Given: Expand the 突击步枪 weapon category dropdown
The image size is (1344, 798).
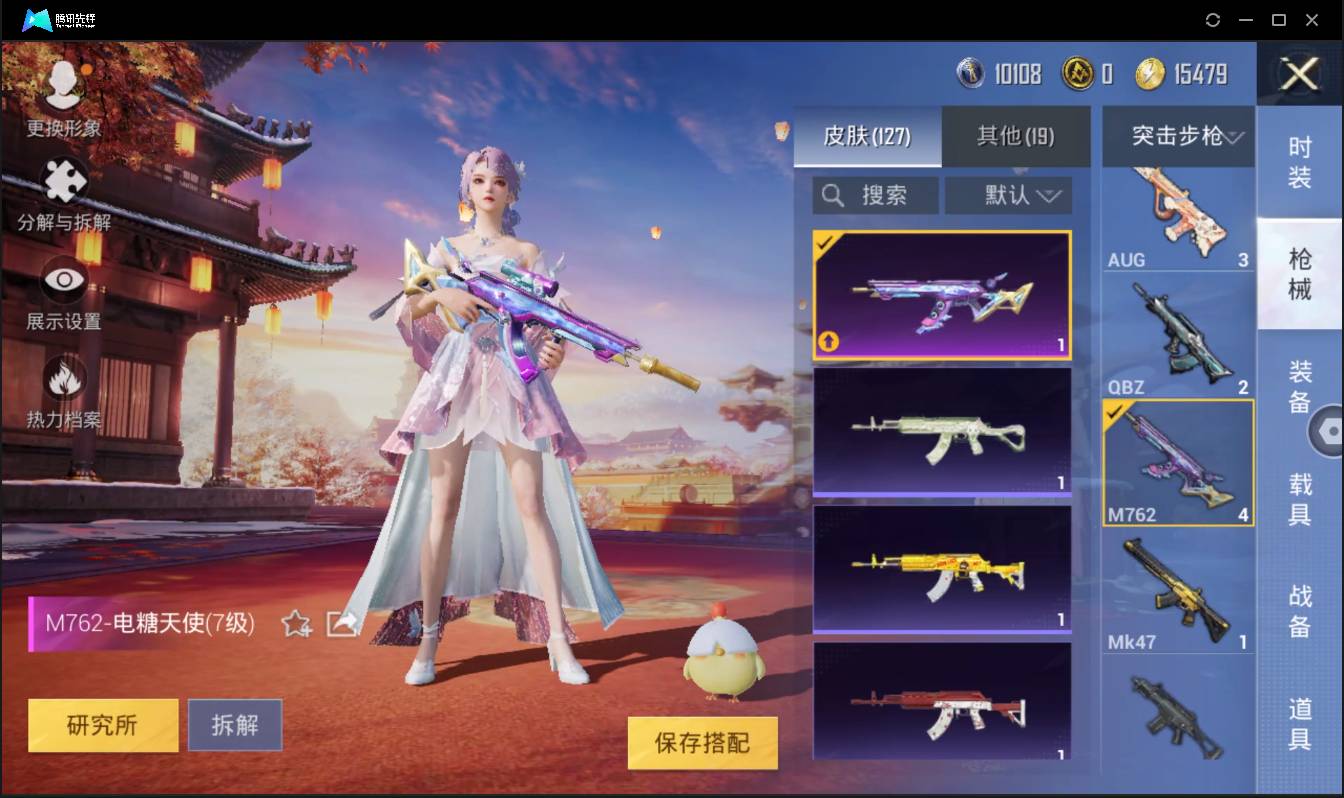Looking at the screenshot, I should coord(1177,137).
